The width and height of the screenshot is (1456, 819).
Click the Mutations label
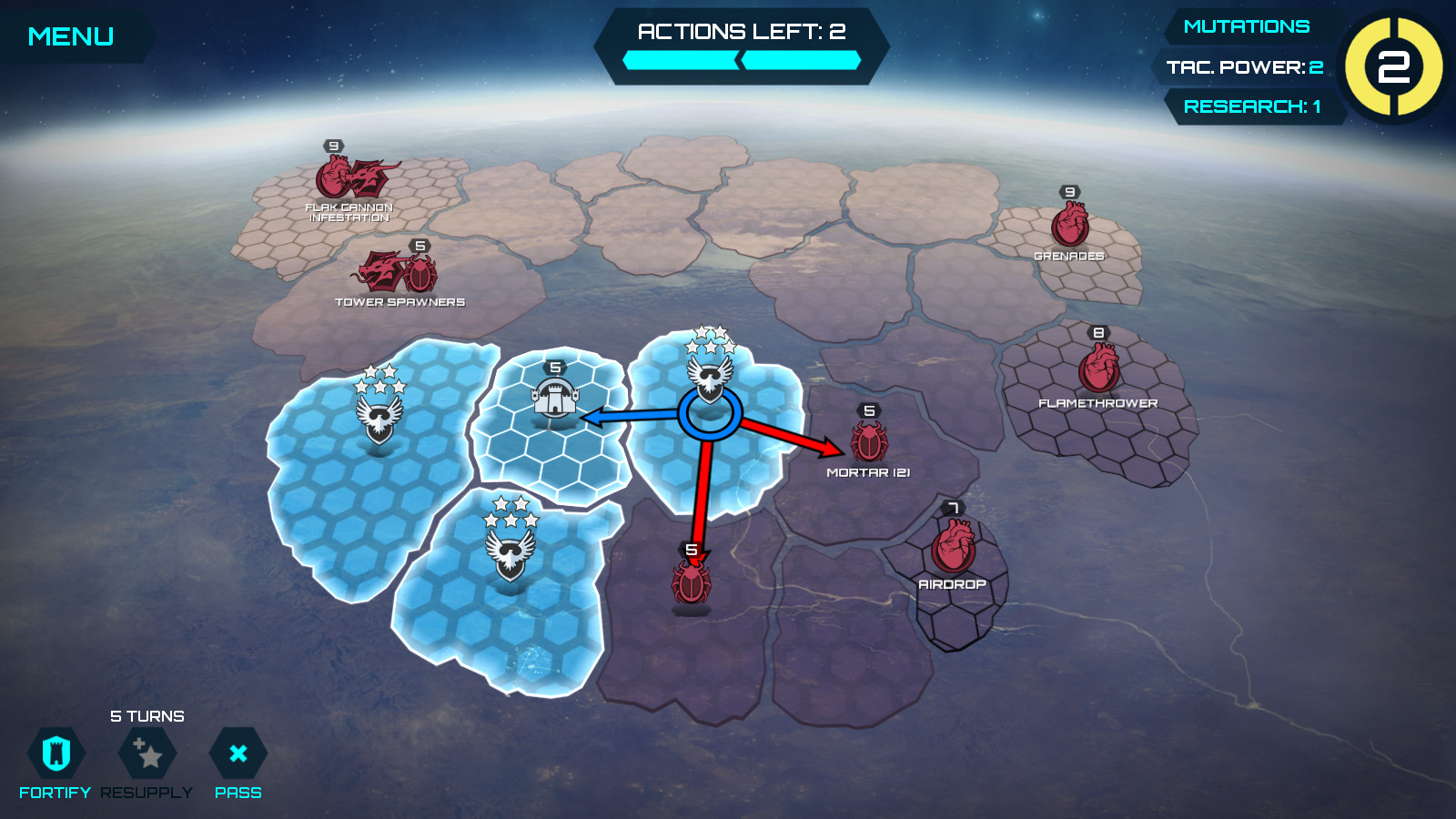(1248, 25)
